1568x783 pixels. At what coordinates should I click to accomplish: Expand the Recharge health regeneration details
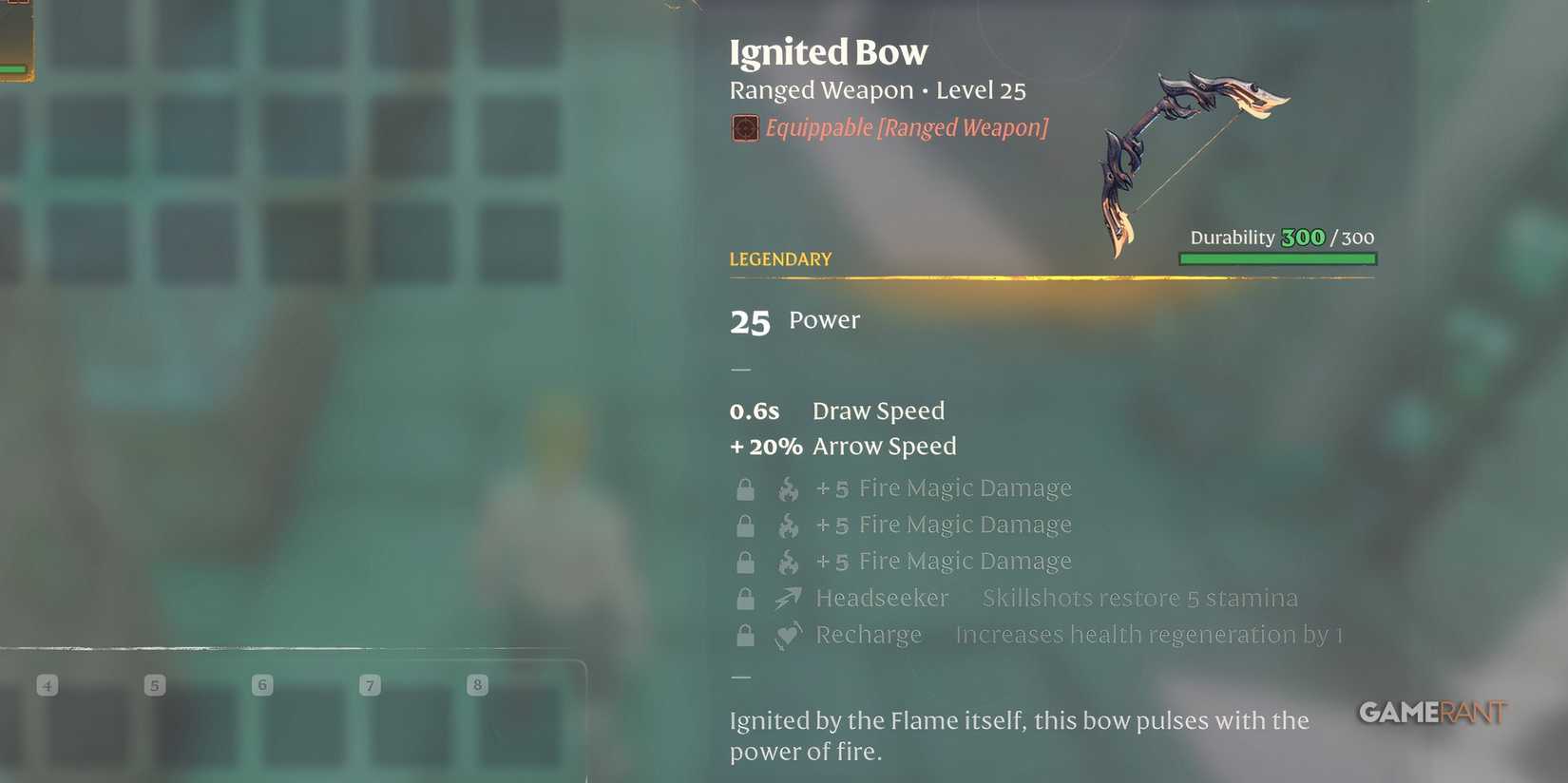(1147, 635)
